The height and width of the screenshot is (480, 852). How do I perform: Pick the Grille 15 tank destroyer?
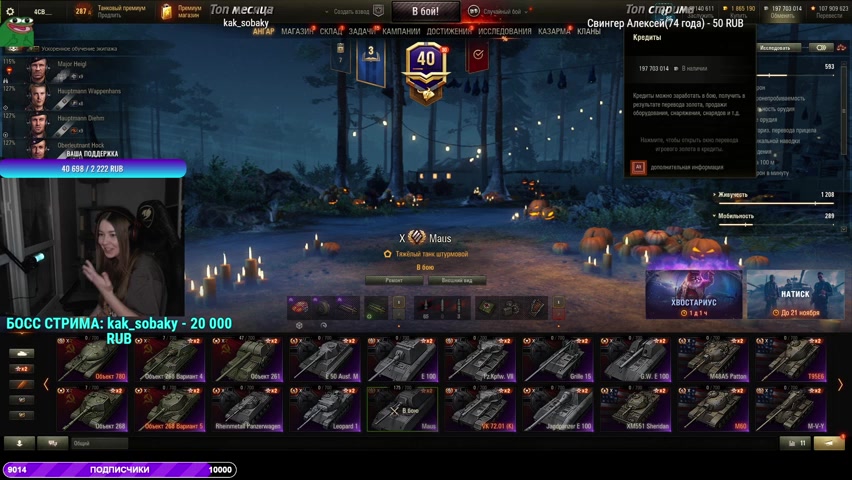coord(557,360)
